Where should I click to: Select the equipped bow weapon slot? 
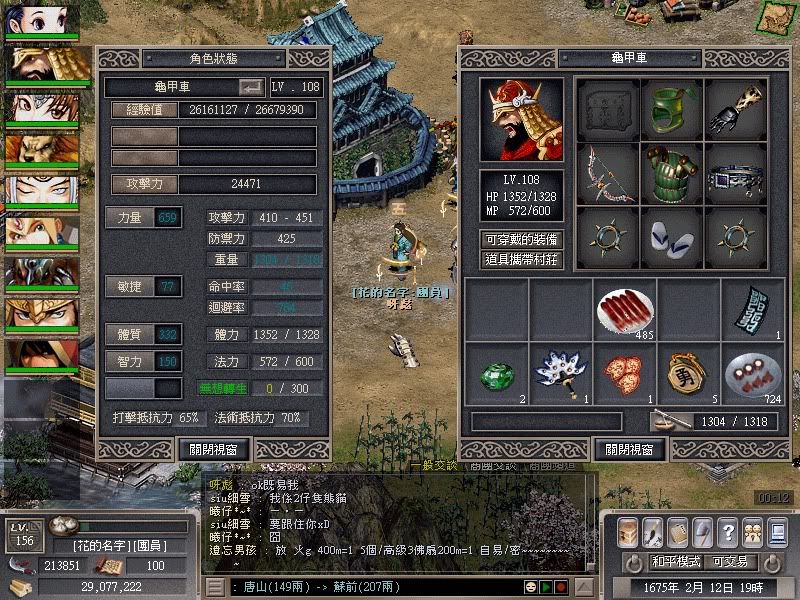tap(608, 173)
